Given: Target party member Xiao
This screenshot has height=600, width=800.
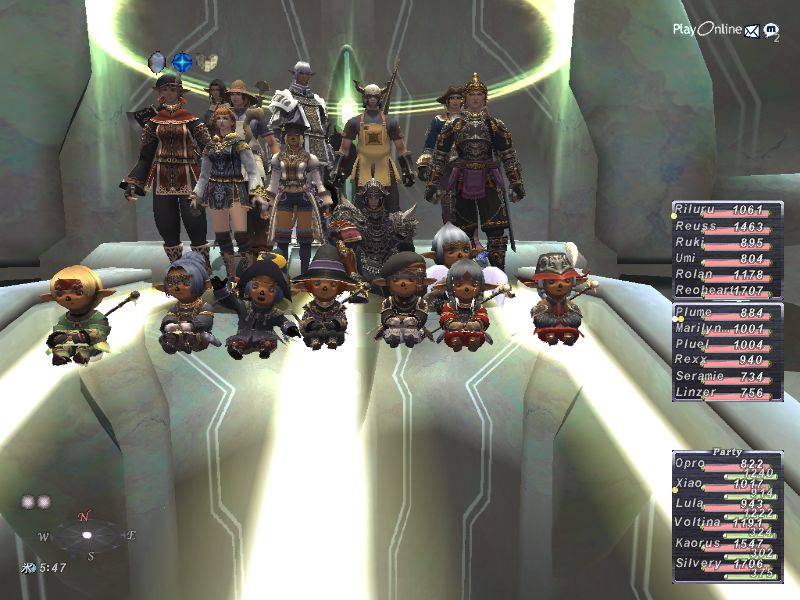Looking at the screenshot, I should pos(727,485).
